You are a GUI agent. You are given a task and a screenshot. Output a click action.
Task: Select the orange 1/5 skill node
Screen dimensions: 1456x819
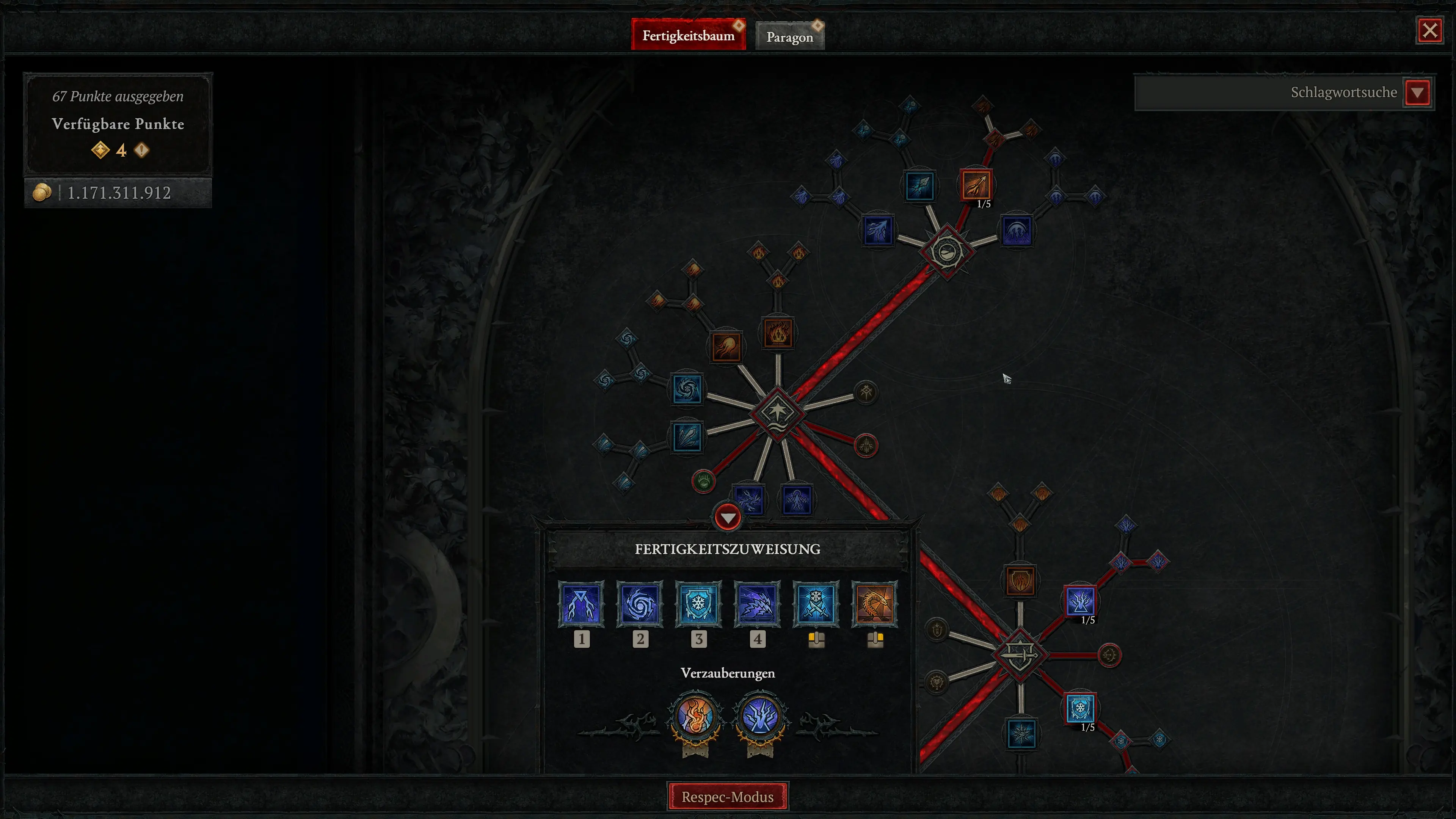976,185
